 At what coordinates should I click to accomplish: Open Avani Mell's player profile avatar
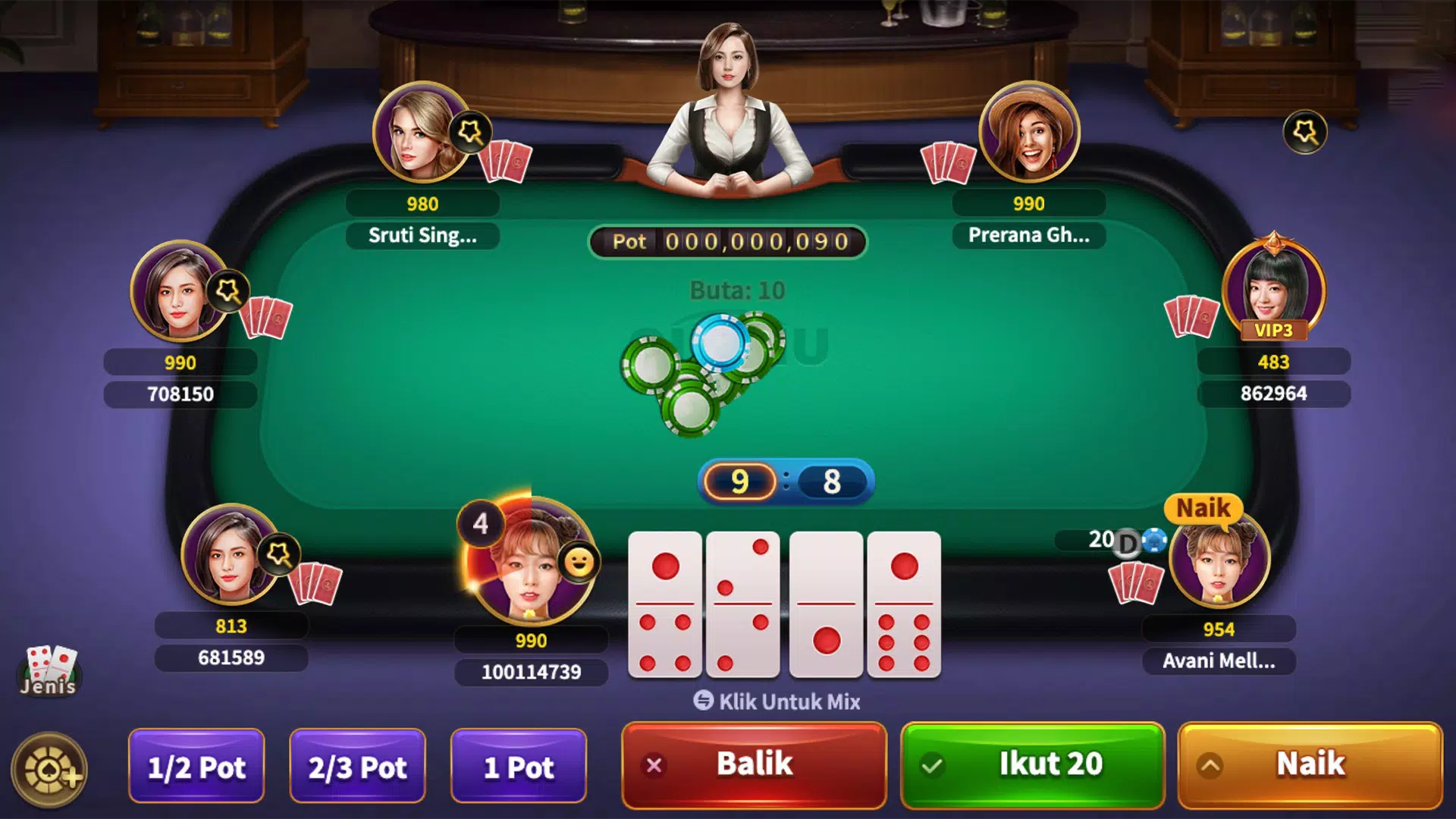pos(1219,560)
